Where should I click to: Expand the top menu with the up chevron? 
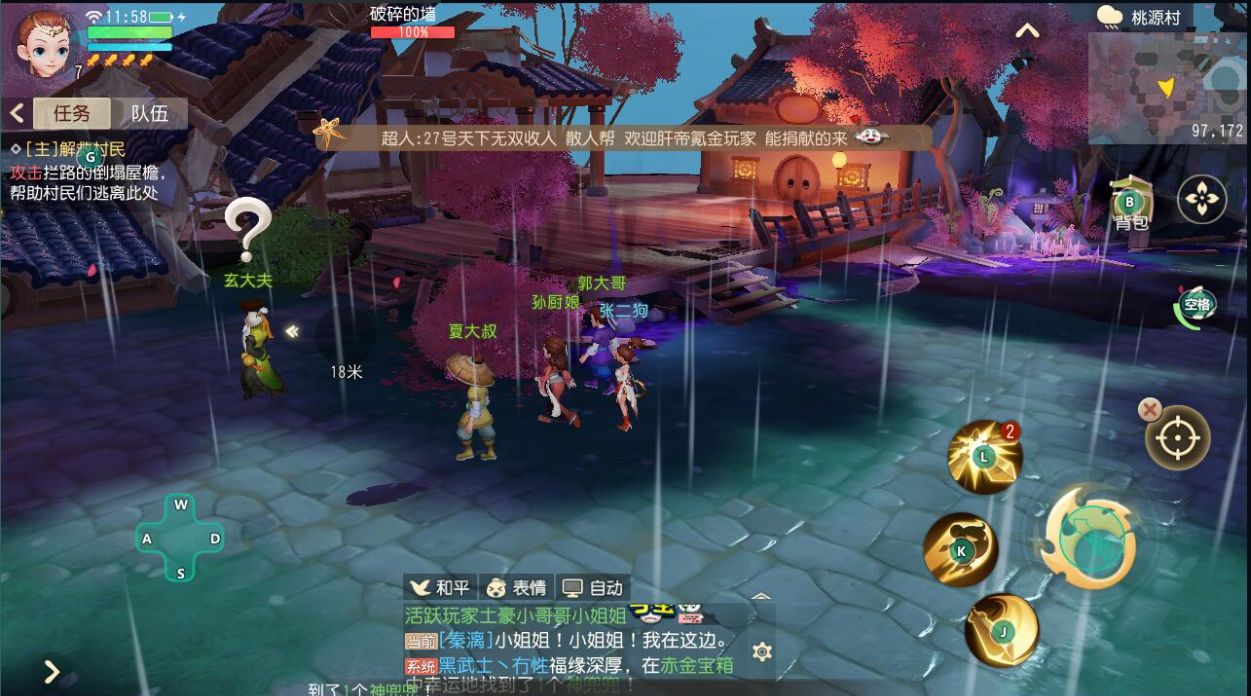1026,31
